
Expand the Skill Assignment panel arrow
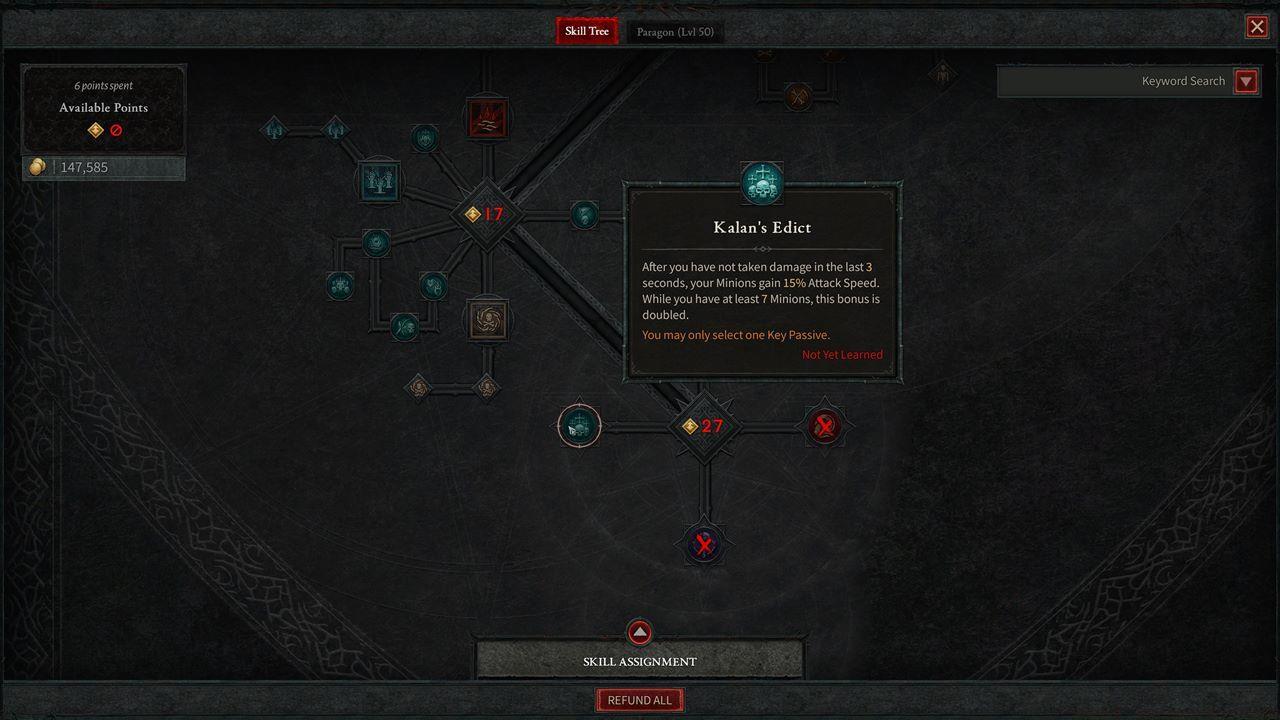click(x=639, y=632)
